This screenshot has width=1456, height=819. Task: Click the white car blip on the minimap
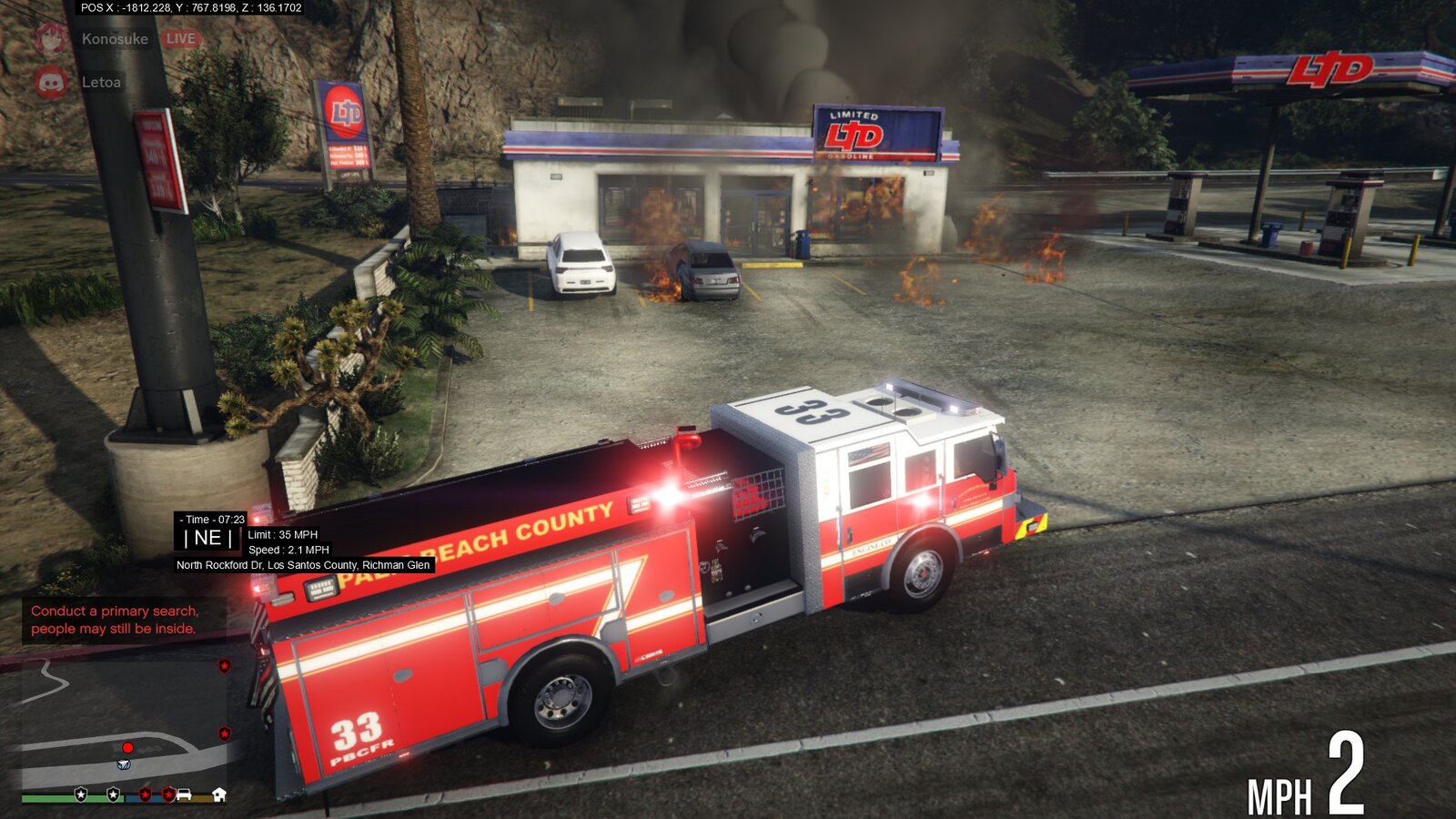(184, 794)
